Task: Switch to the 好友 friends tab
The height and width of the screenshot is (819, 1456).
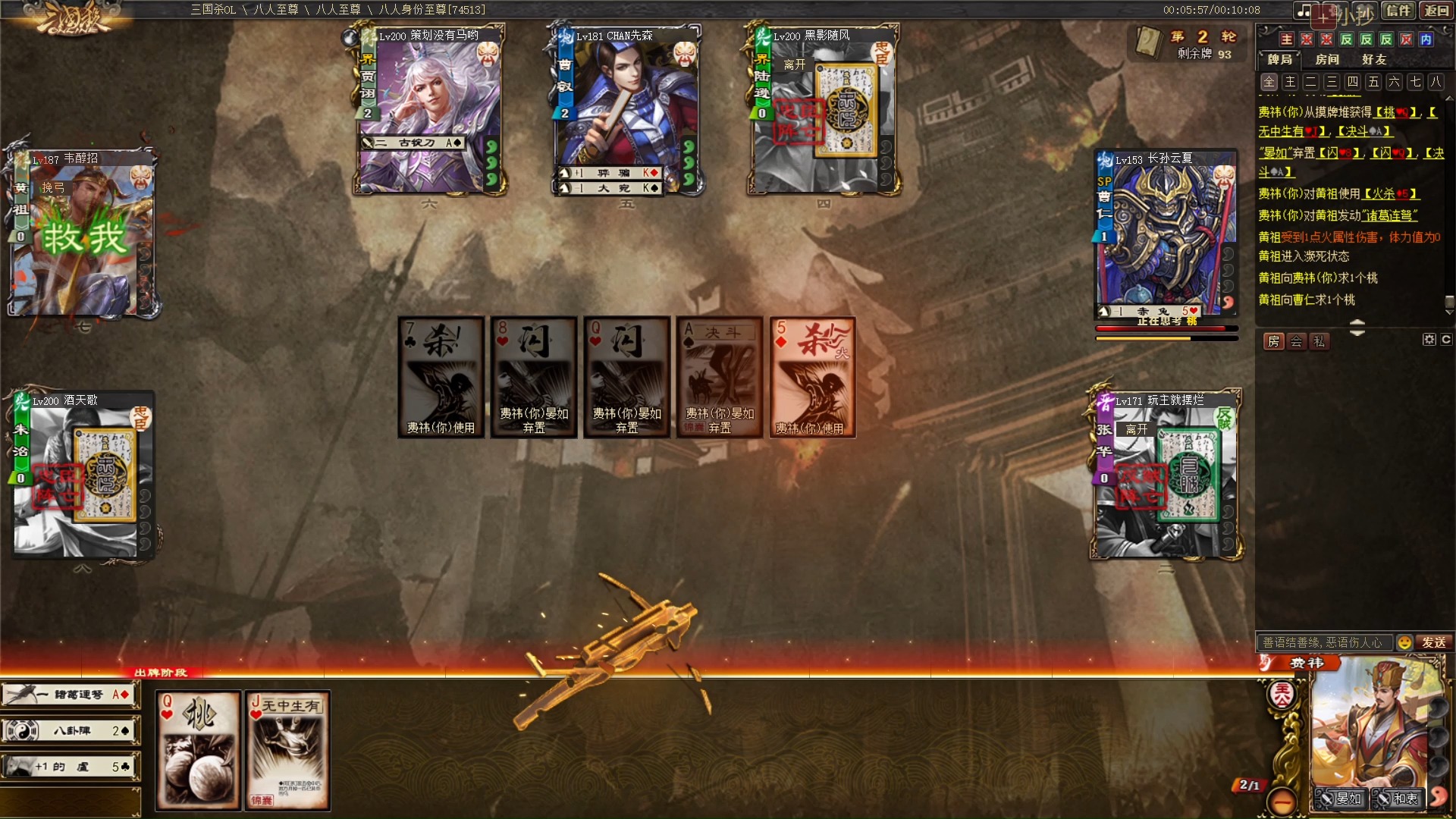Action: 1374,59
